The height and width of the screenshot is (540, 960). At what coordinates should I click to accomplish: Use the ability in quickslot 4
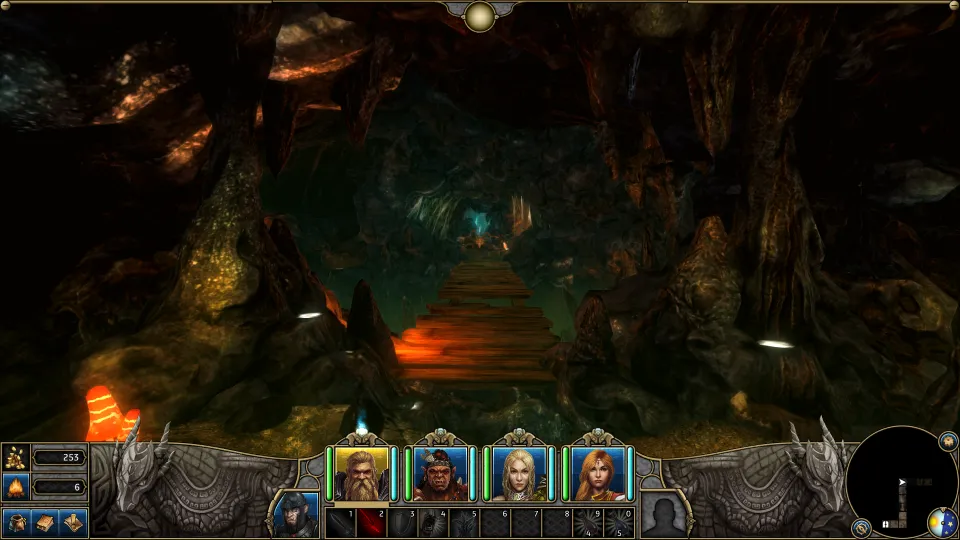(x=433, y=523)
